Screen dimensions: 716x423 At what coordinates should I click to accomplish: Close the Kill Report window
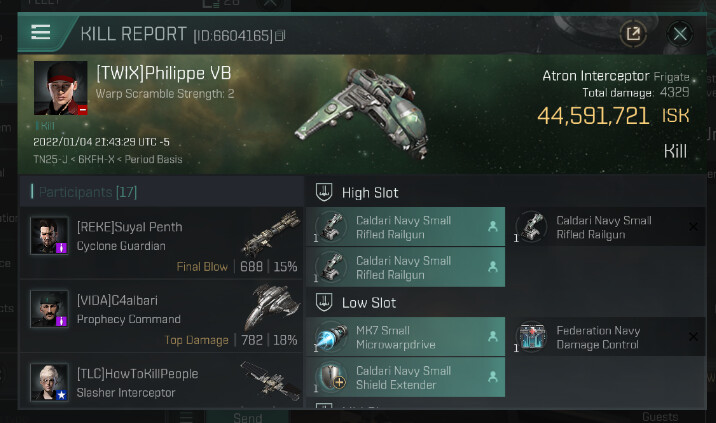click(x=680, y=34)
